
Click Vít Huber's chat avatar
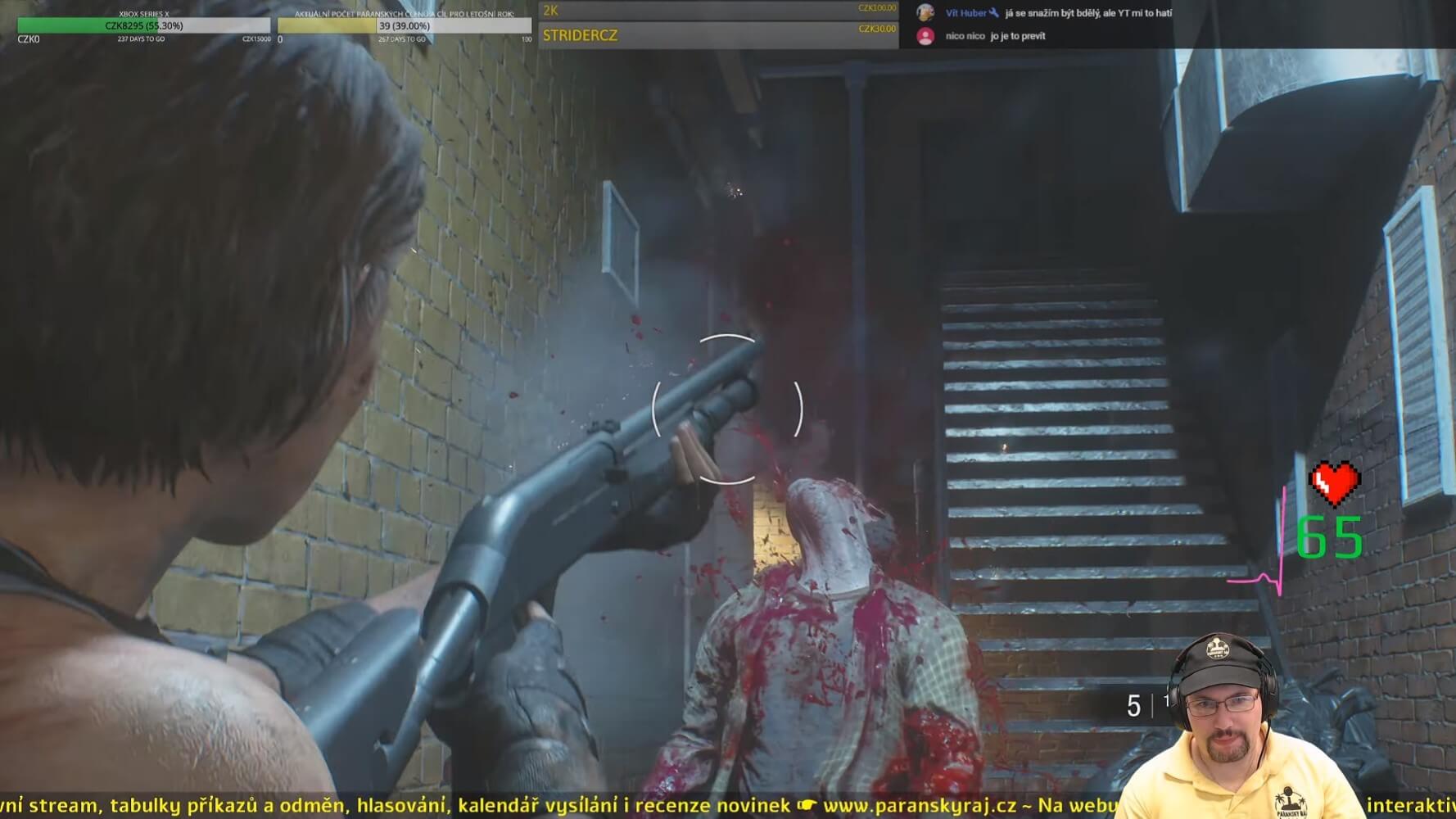[x=925, y=13]
